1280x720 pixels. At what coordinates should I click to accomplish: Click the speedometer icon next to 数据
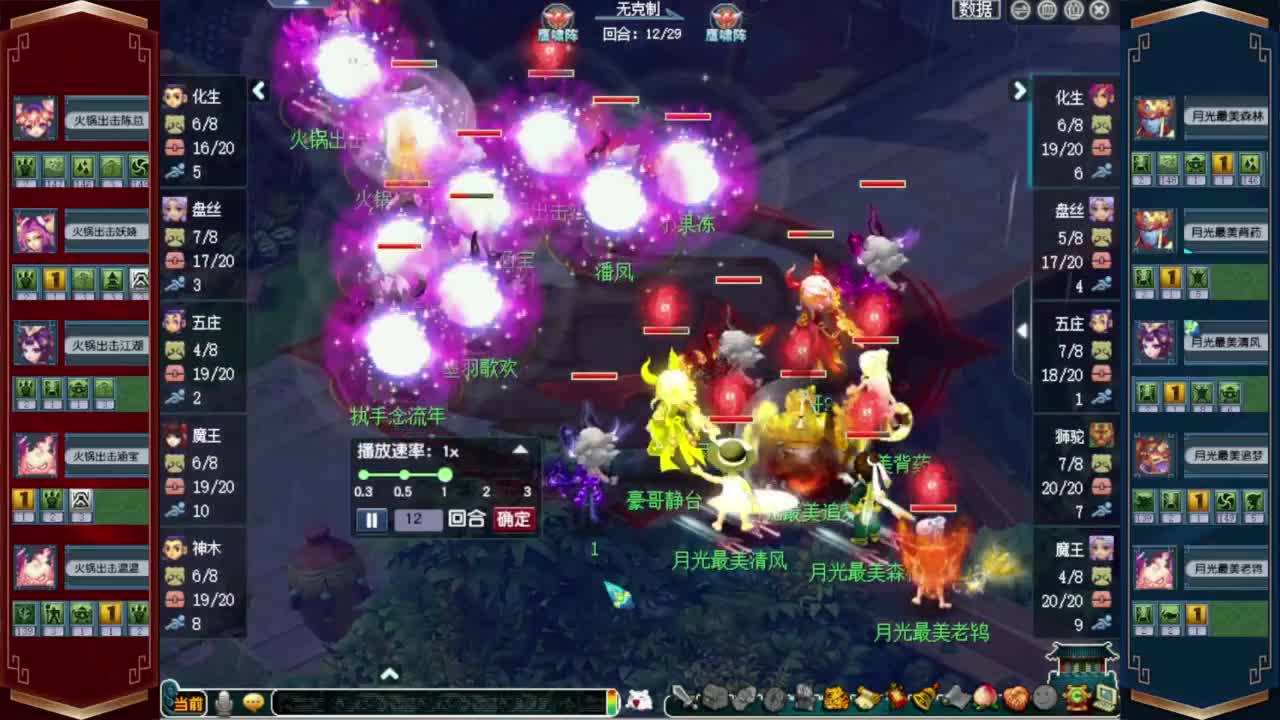point(1018,10)
